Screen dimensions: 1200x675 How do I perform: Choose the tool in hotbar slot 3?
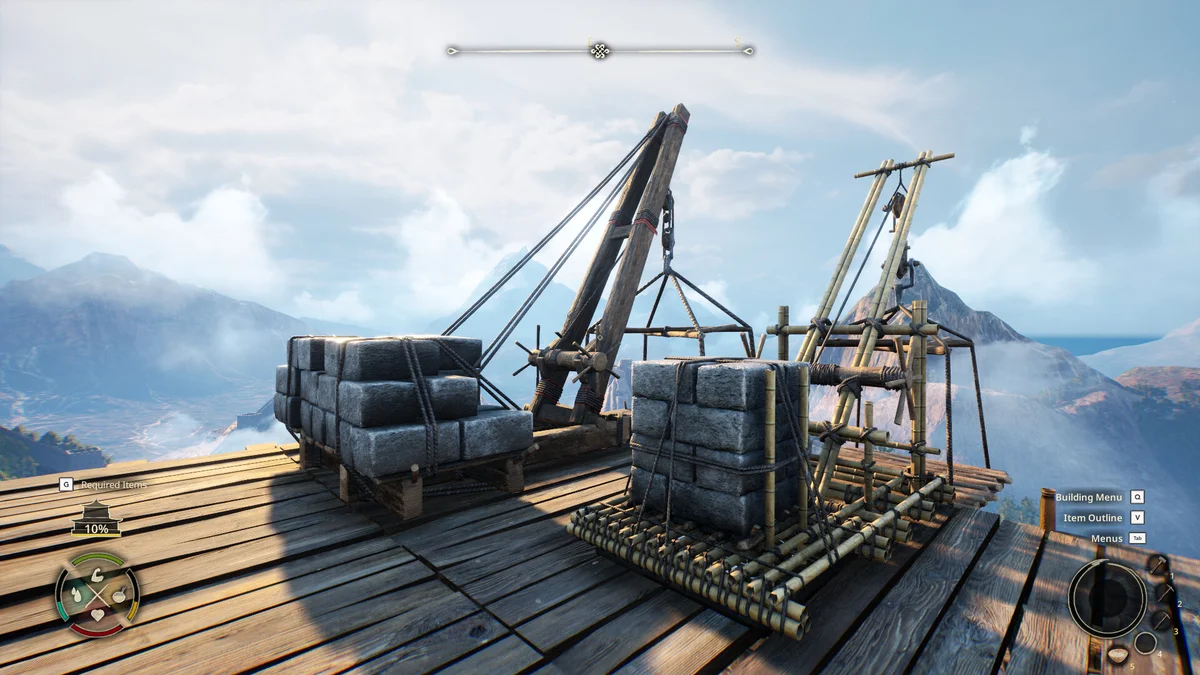(1160, 620)
